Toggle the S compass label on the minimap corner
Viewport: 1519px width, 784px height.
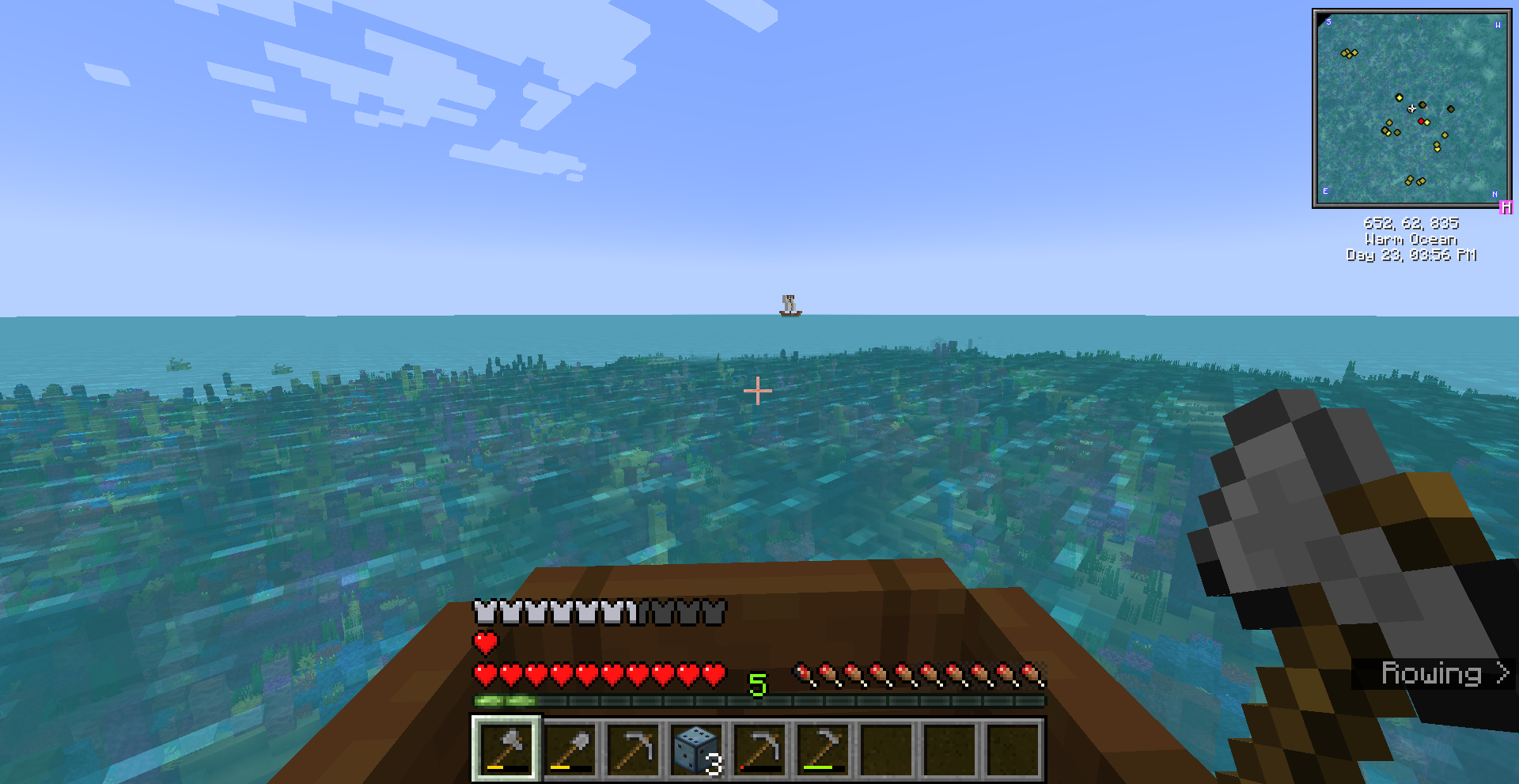(x=1328, y=23)
